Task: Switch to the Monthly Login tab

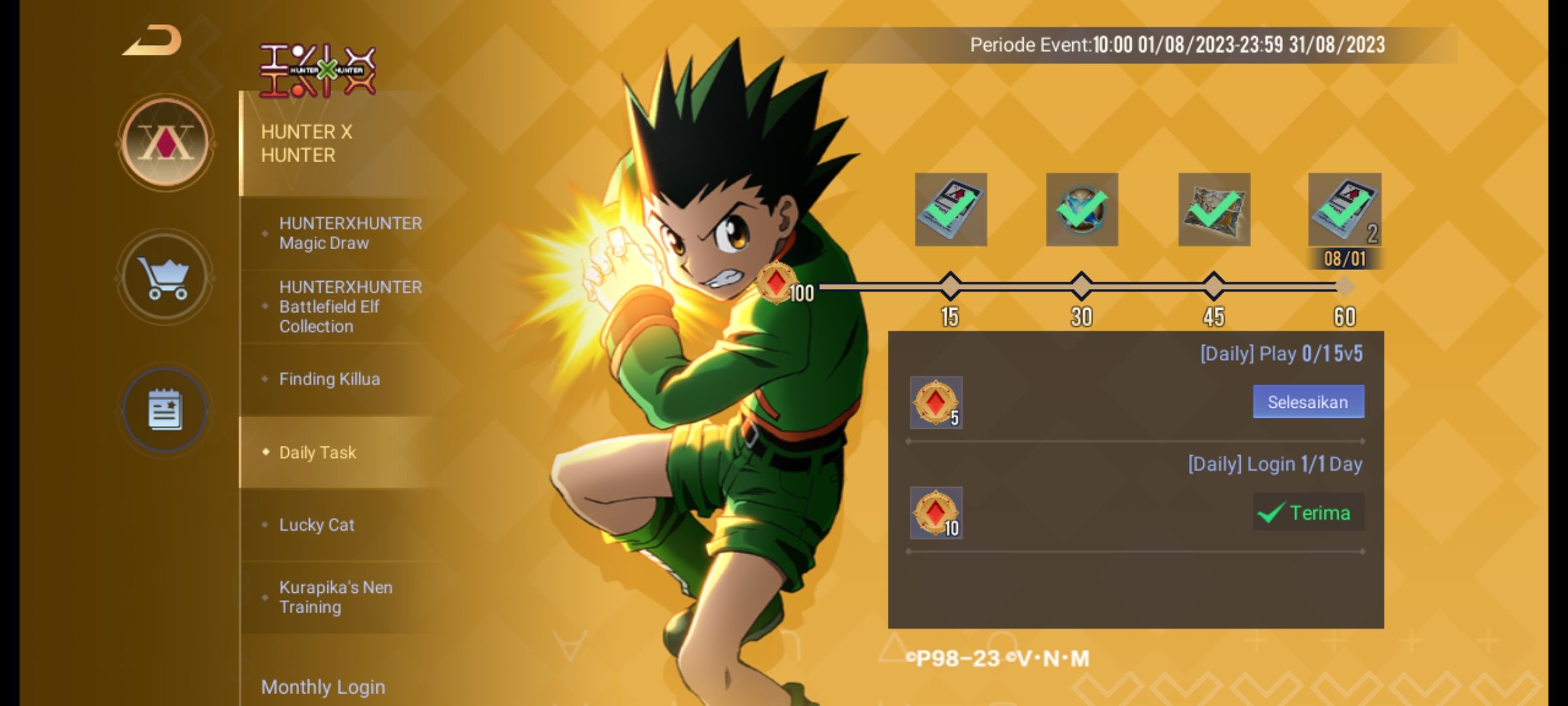Action: point(323,687)
